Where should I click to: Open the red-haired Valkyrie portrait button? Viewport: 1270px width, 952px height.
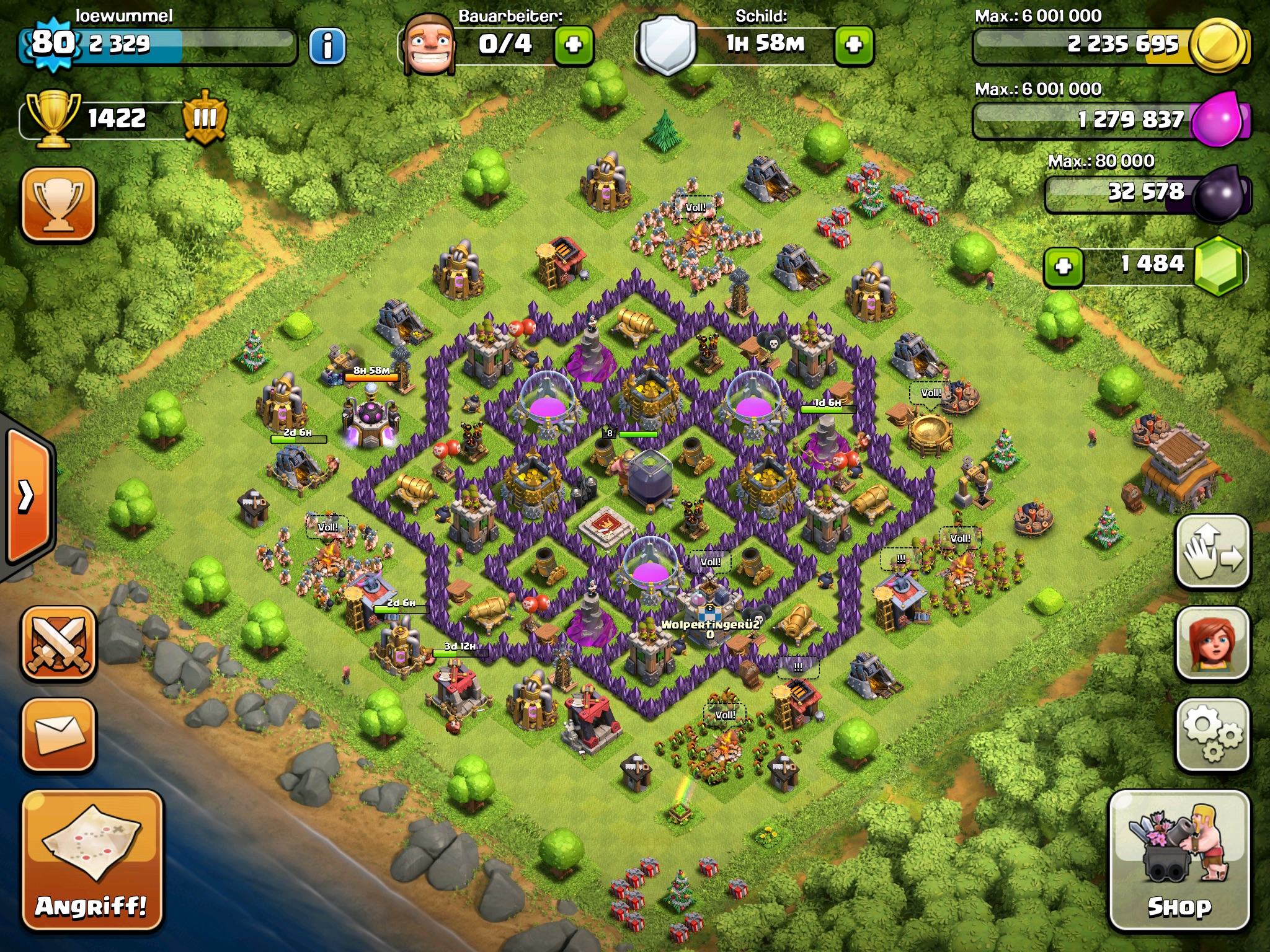[1212, 643]
